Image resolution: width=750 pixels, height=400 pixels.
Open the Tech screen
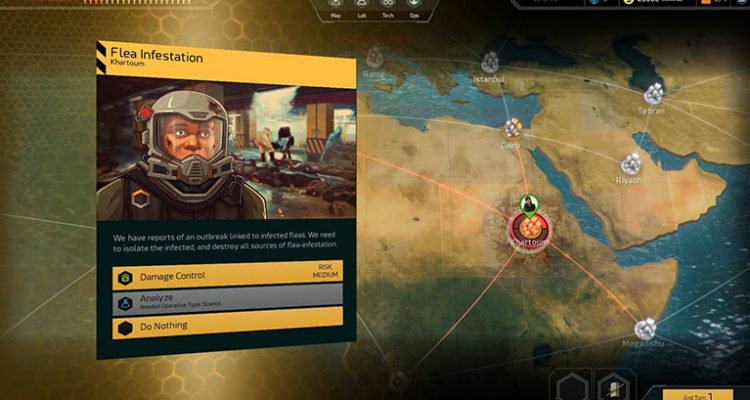(387, 8)
